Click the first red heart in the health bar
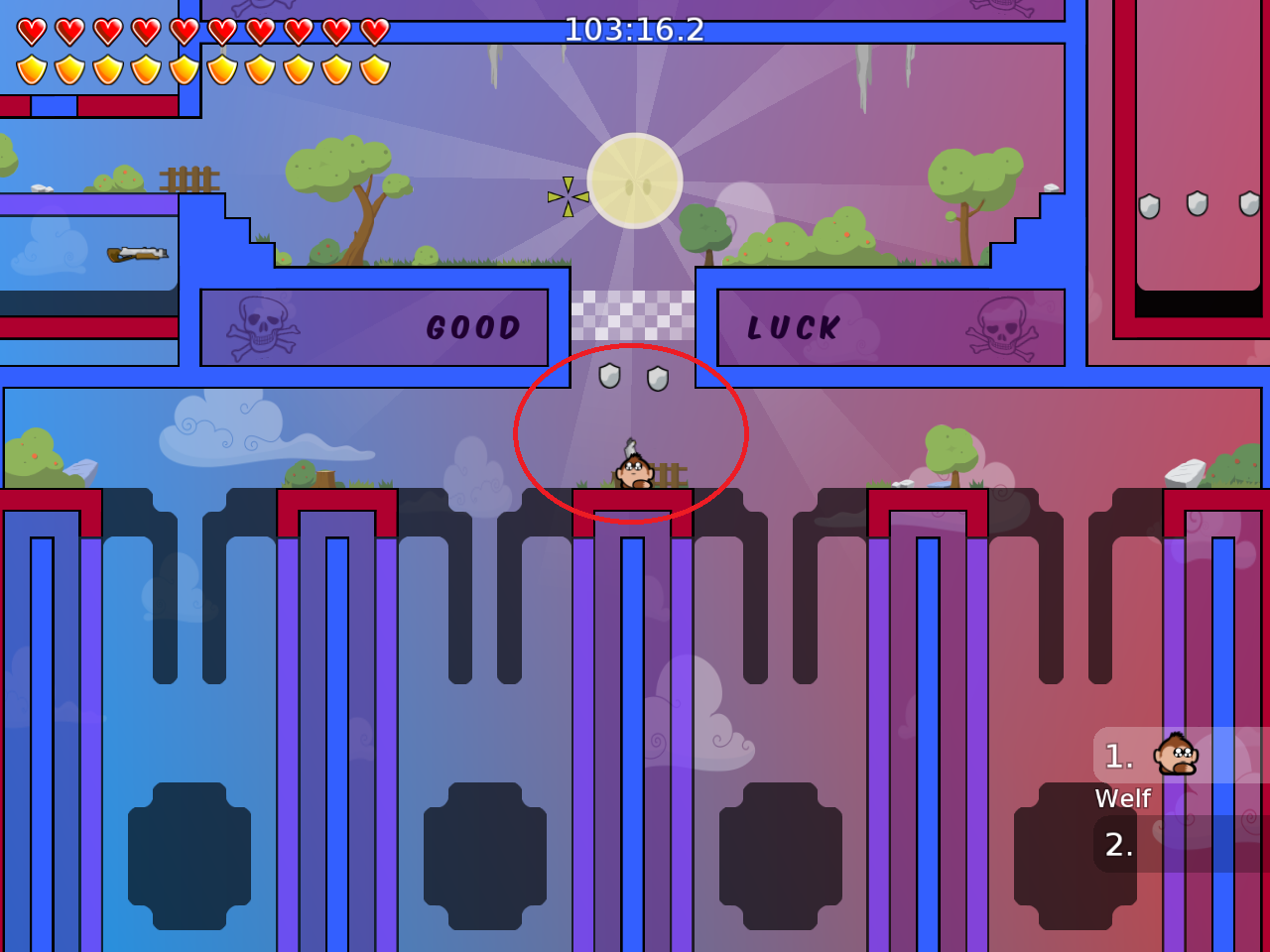 tap(31, 31)
